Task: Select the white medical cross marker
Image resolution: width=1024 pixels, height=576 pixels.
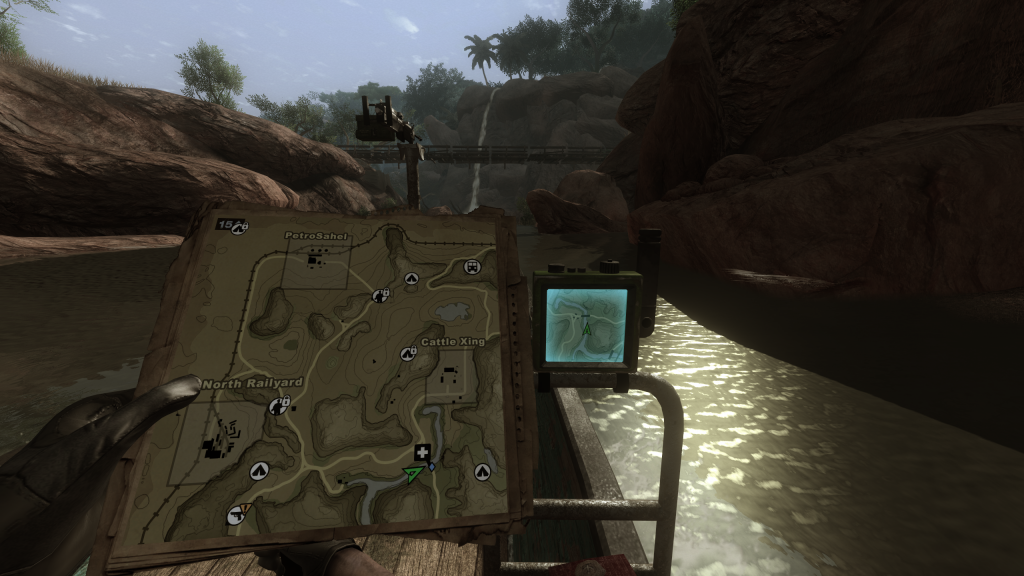Action: (424, 452)
